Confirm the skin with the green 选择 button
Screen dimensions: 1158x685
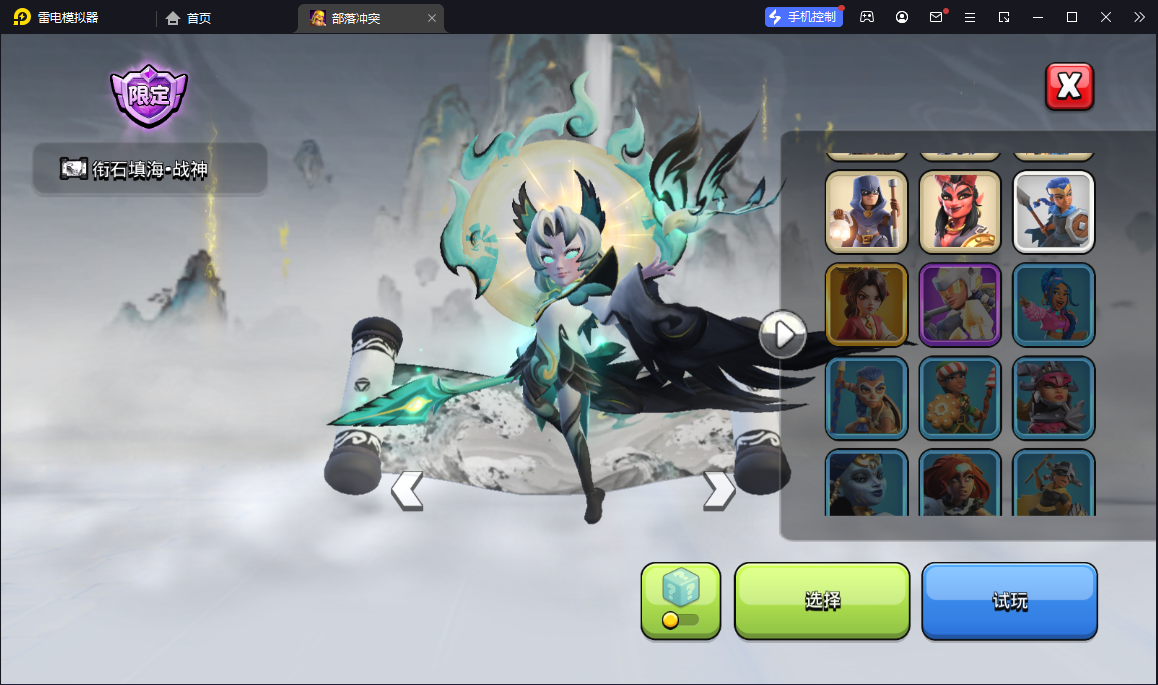(x=822, y=600)
